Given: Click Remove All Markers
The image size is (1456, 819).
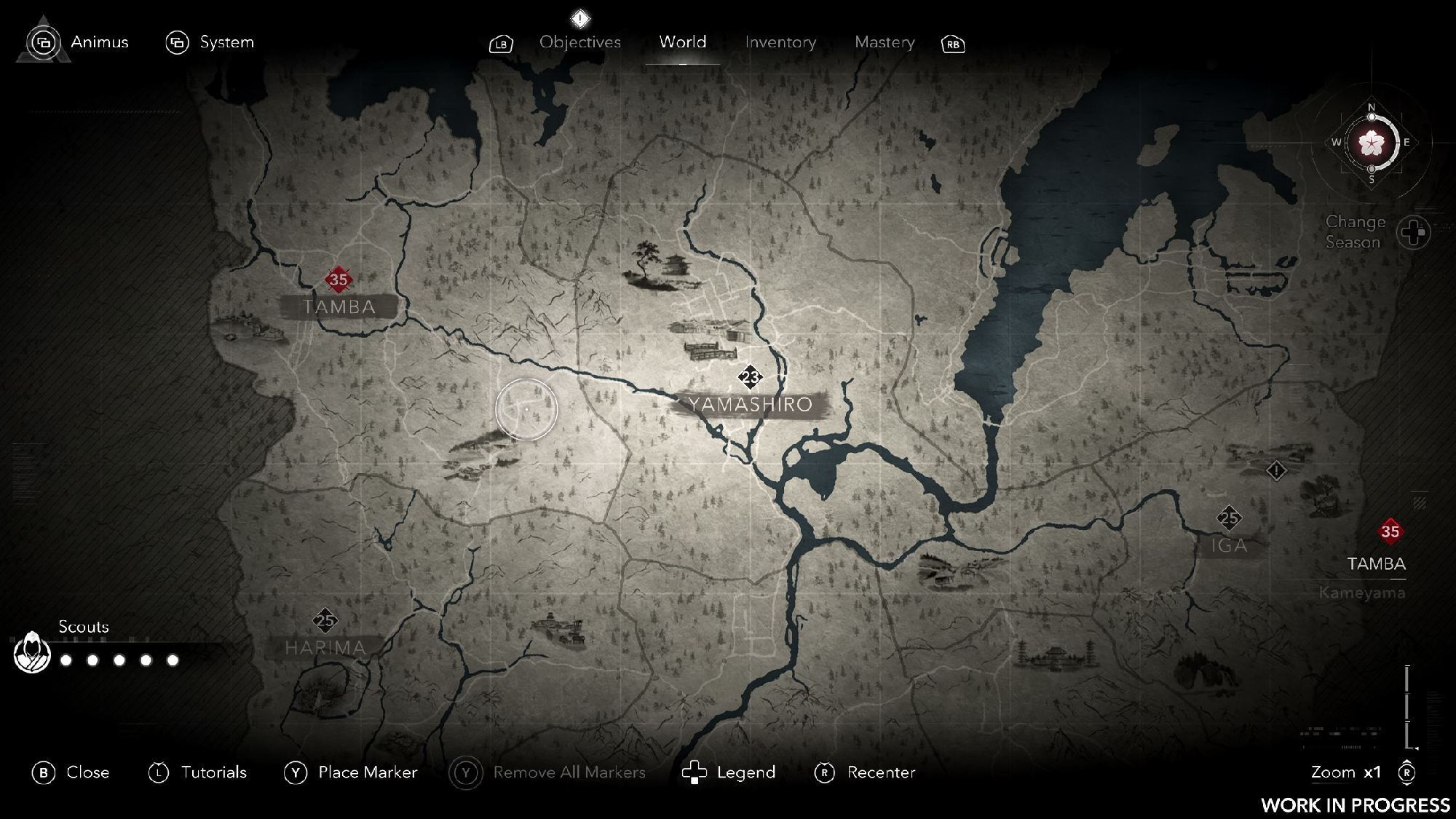Looking at the screenshot, I should 547,772.
